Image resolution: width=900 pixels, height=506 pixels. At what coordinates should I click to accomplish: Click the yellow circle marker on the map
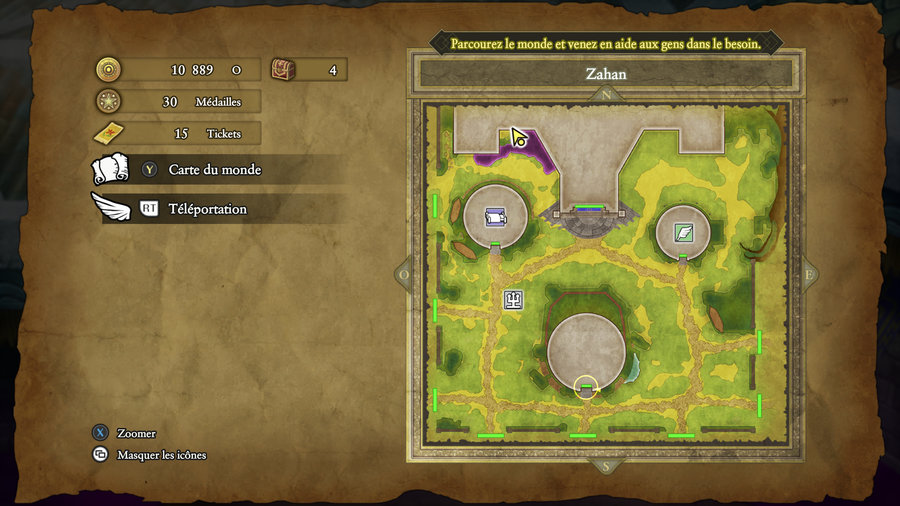click(x=586, y=388)
